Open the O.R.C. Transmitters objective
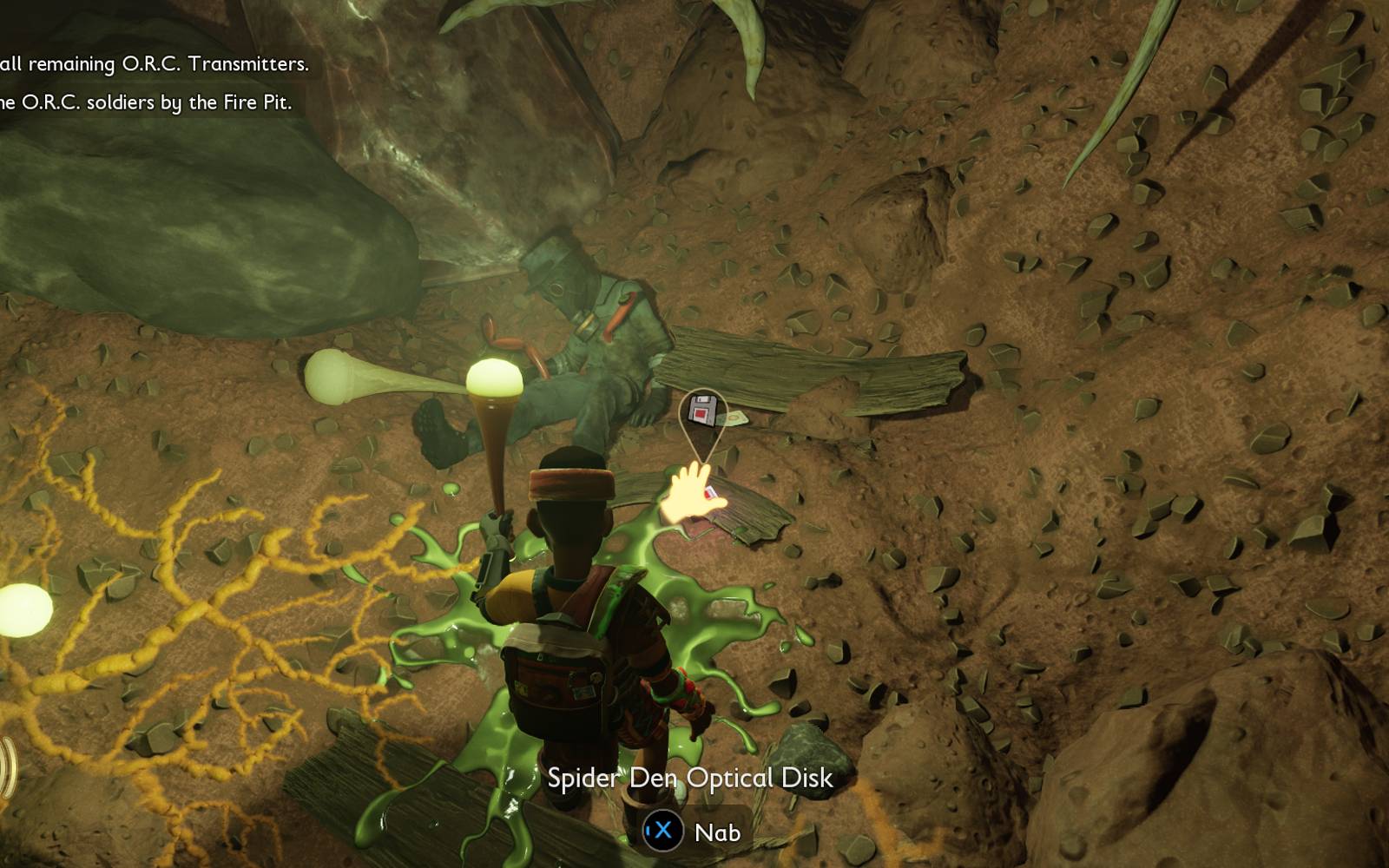1389x868 pixels. (155, 64)
